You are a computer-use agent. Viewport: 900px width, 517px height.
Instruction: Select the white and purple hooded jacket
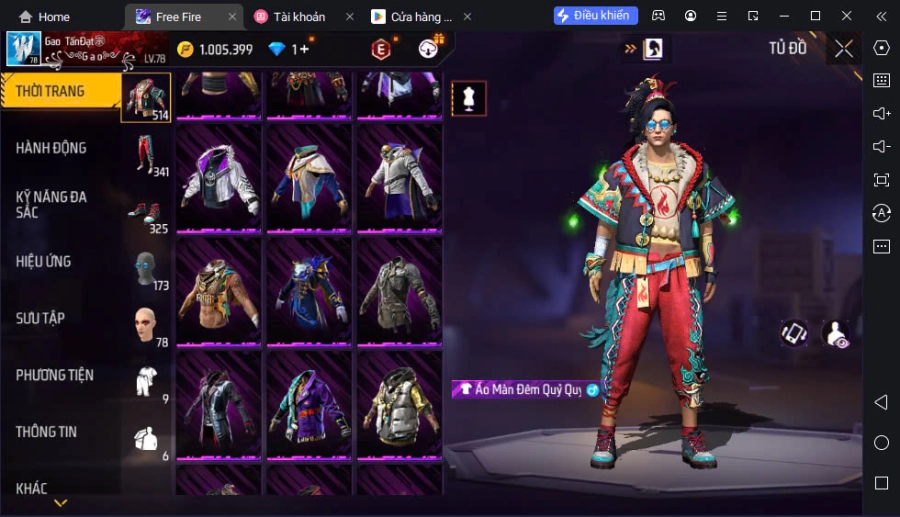218,180
